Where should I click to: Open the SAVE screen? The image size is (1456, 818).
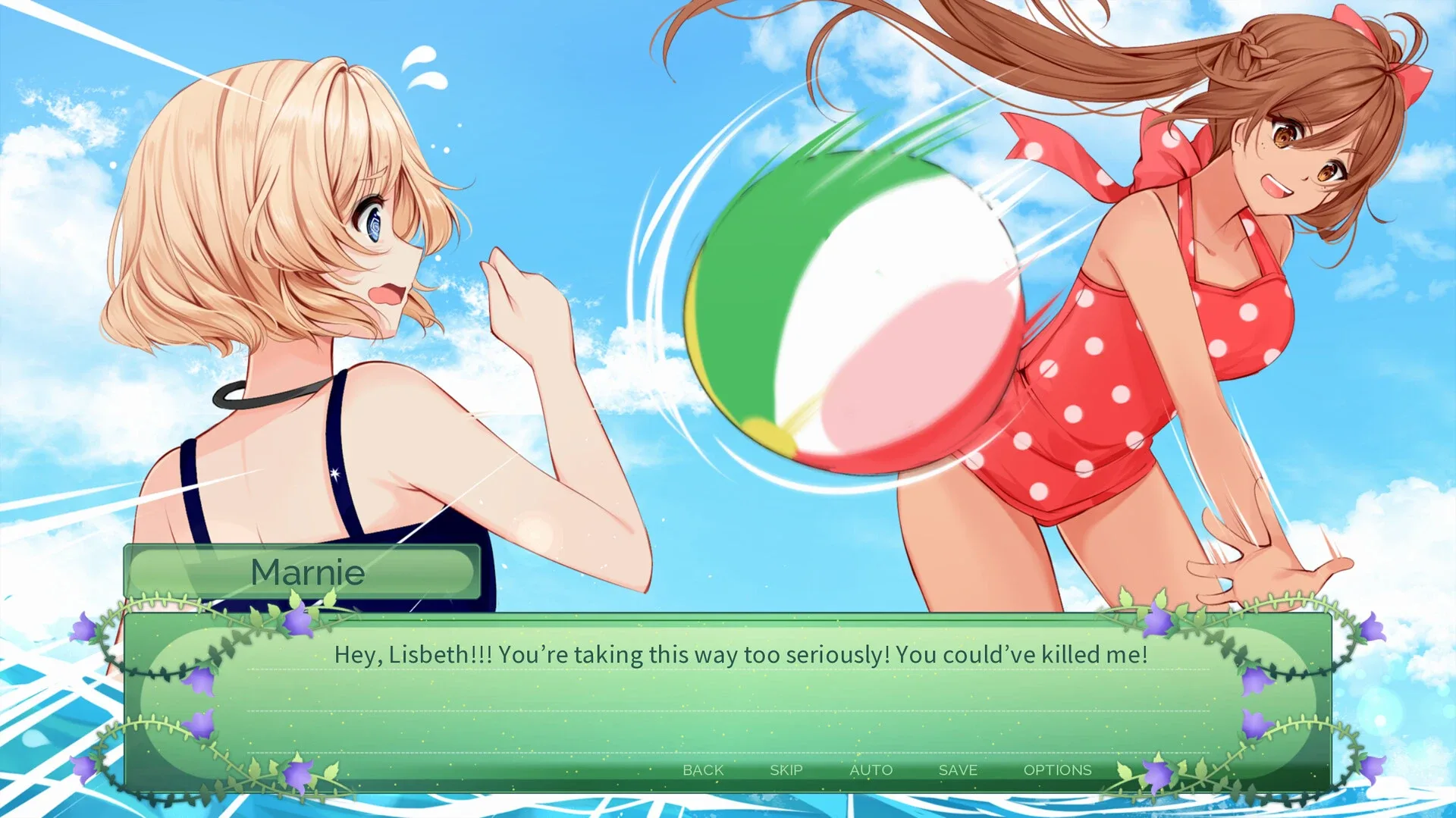[x=957, y=769]
